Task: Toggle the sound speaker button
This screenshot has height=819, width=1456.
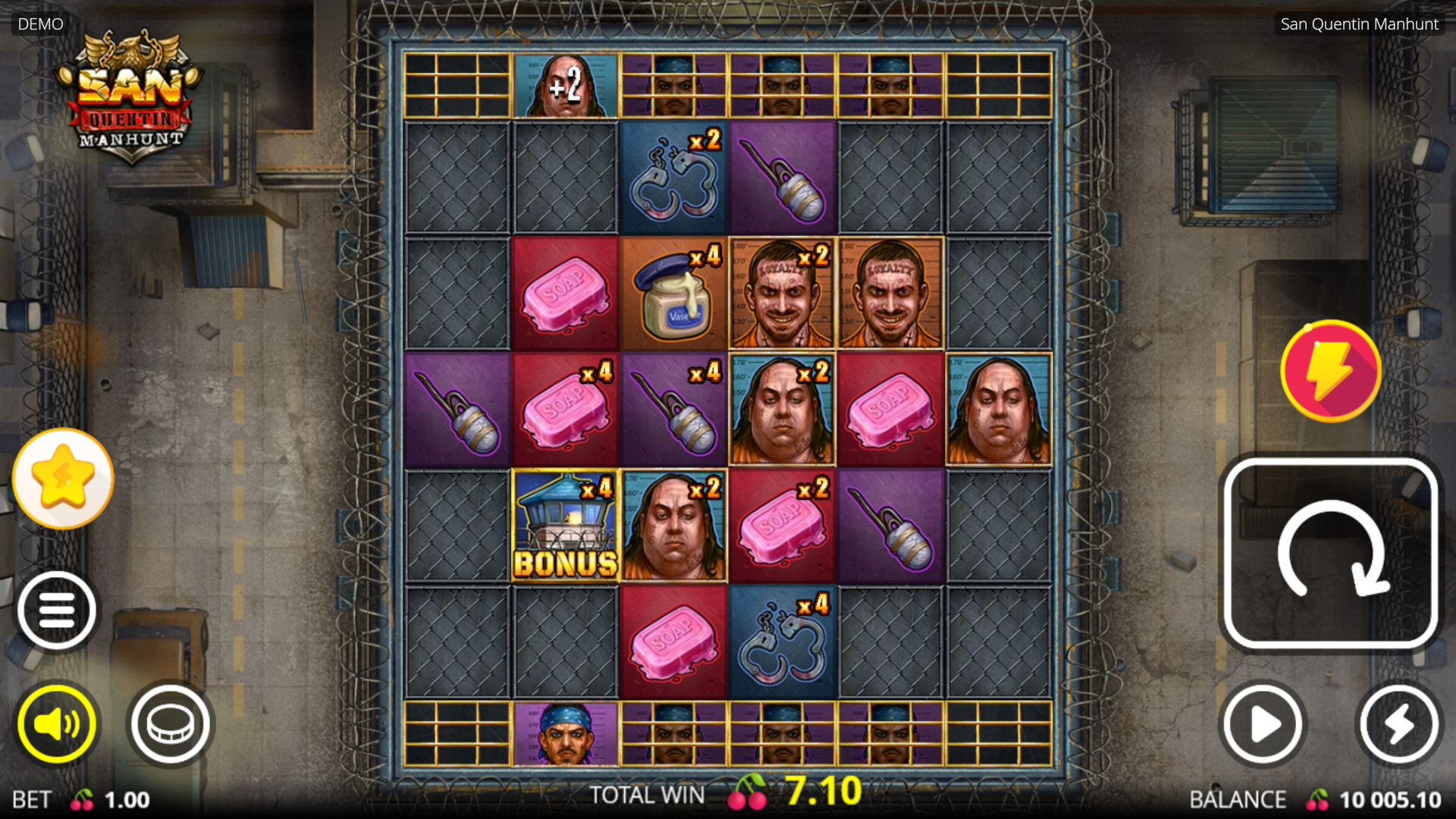Action: pos(57,724)
